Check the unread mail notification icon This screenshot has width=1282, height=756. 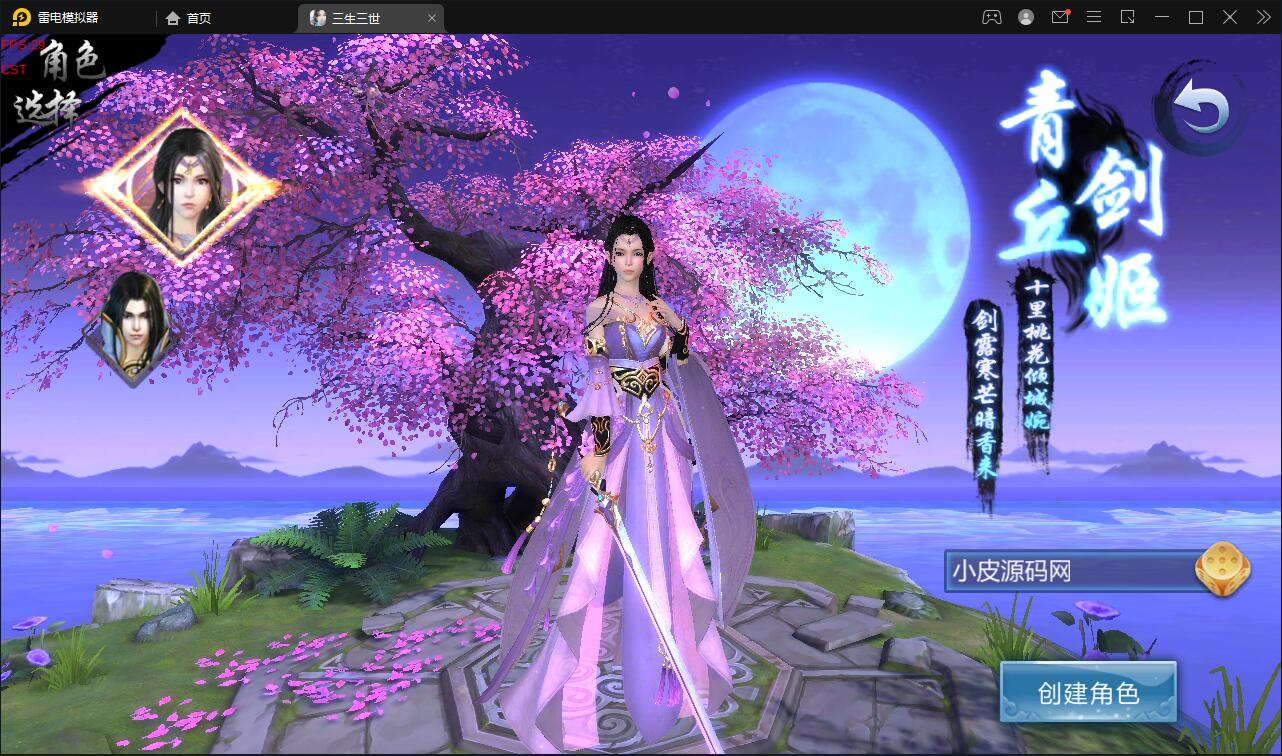click(x=1060, y=17)
